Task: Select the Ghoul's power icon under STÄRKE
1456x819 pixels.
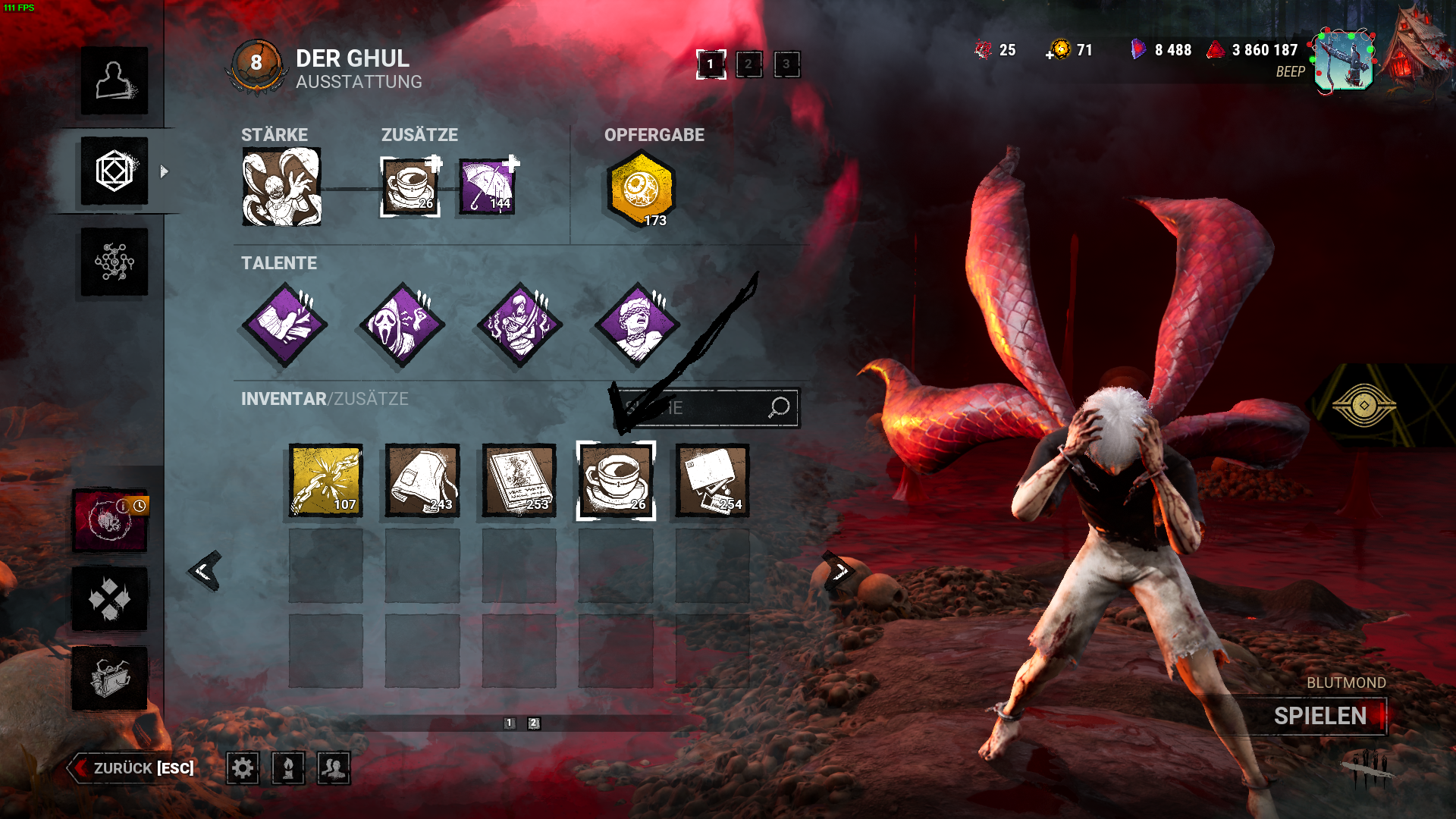Action: coord(281,187)
